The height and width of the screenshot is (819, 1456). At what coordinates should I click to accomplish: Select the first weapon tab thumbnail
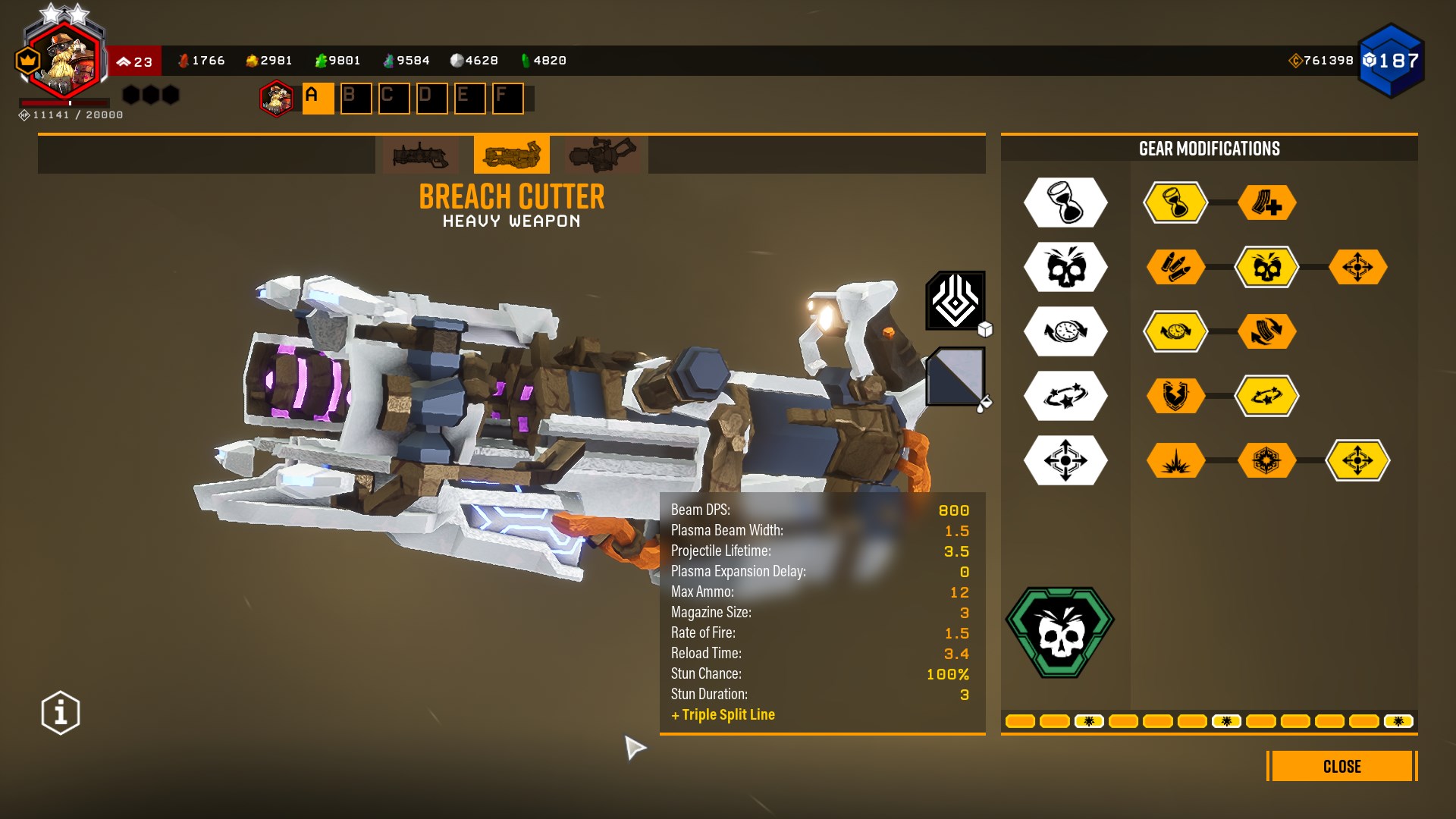[x=421, y=155]
